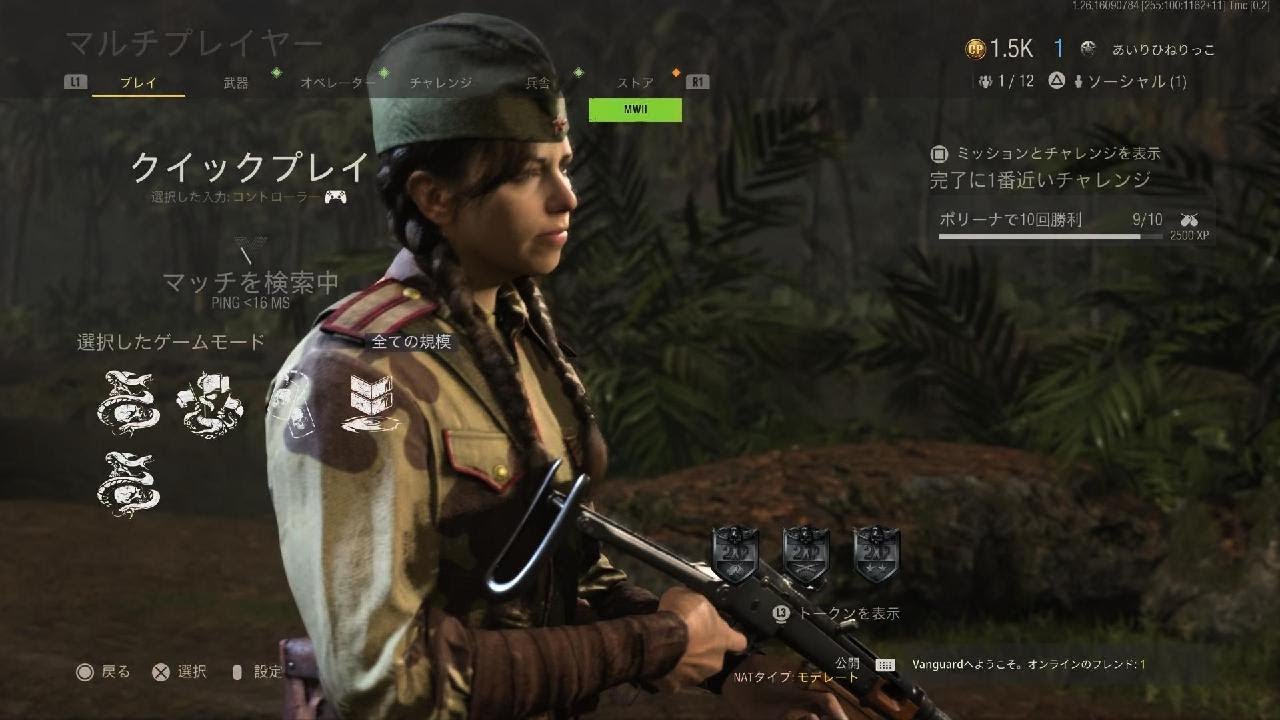Switch to the プレイ tab

(x=138, y=83)
